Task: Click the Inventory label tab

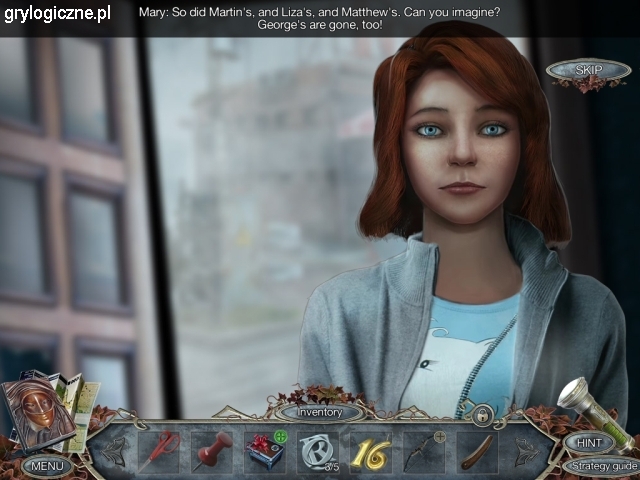Action: coord(319,412)
